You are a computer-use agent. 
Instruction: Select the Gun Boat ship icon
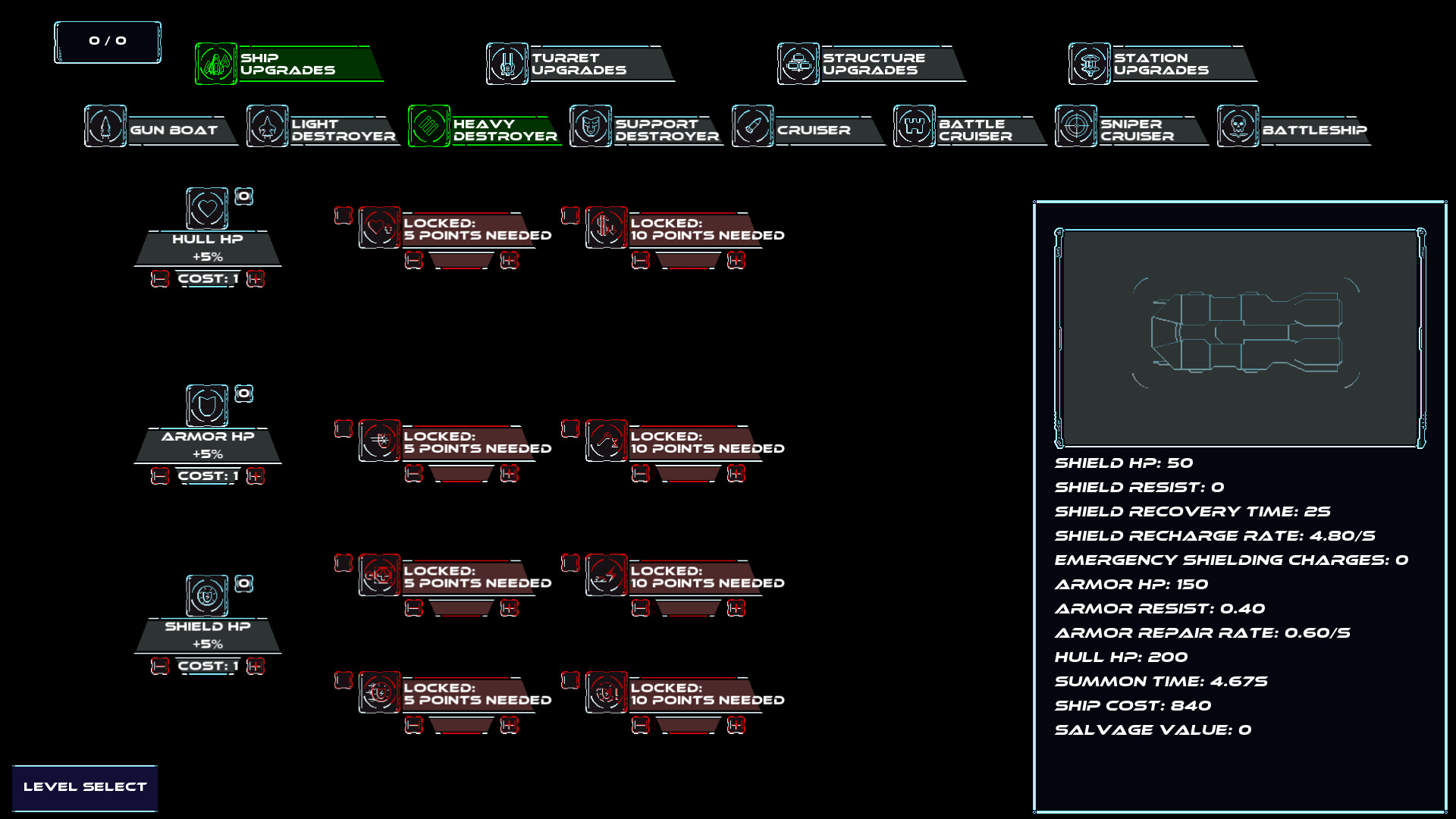click(x=106, y=127)
